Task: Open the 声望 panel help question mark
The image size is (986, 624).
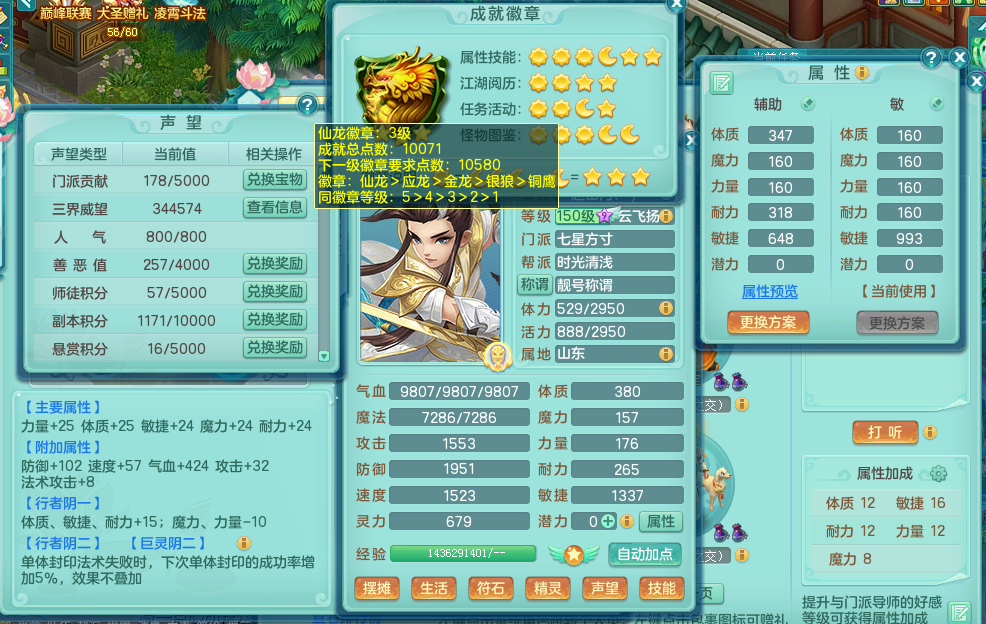Action: [x=307, y=104]
